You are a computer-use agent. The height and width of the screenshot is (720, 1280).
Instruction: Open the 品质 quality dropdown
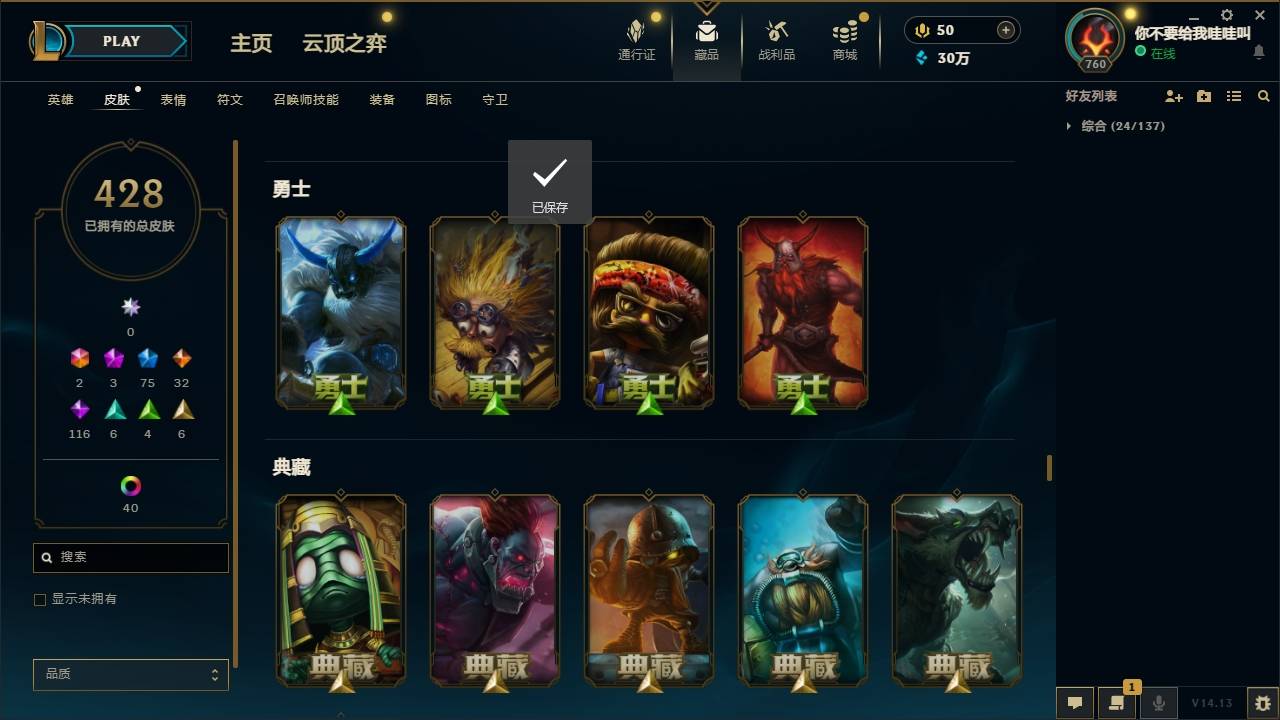click(130, 674)
